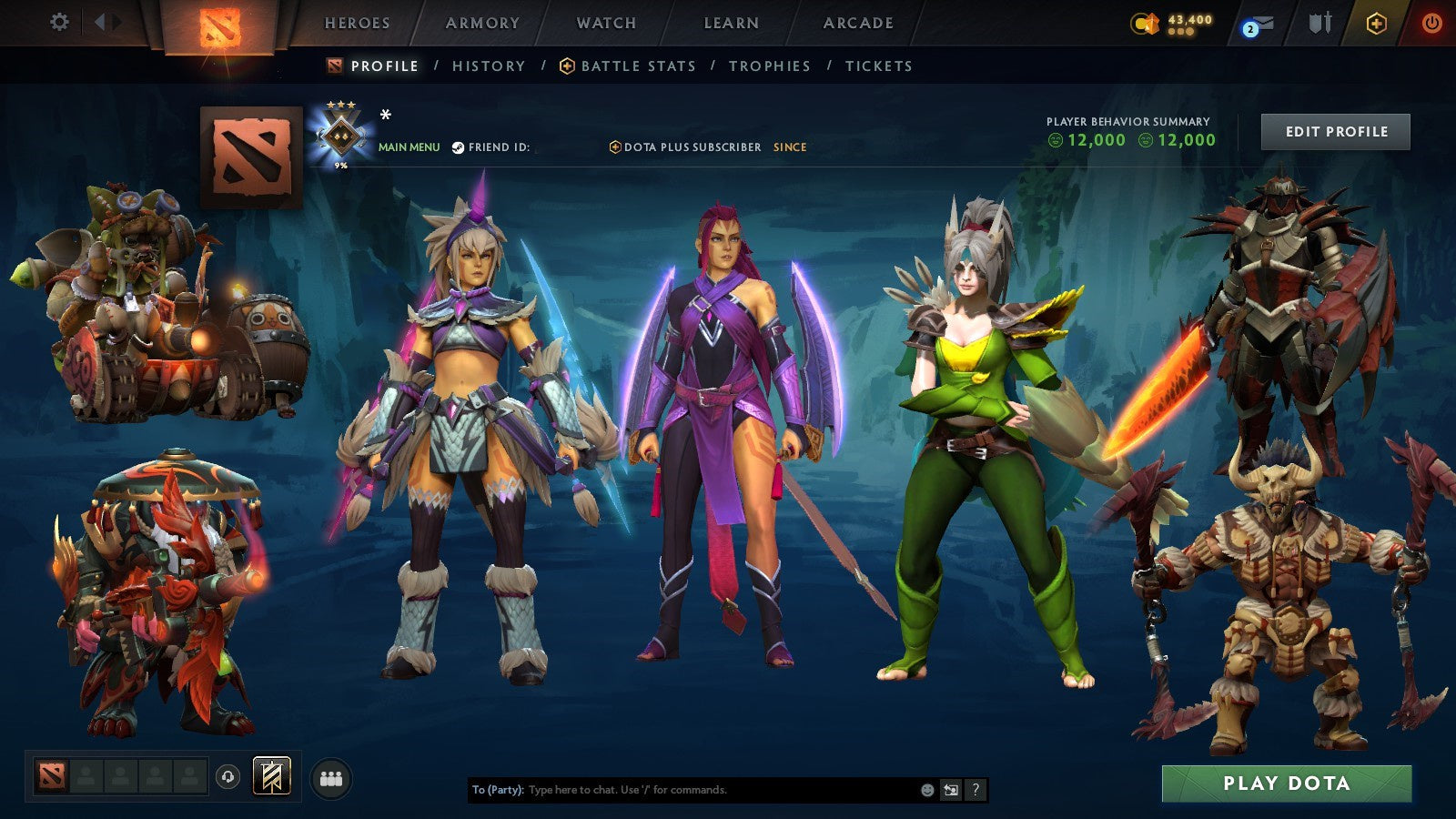
Task: Open the WATCH menu
Action: pos(605,24)
